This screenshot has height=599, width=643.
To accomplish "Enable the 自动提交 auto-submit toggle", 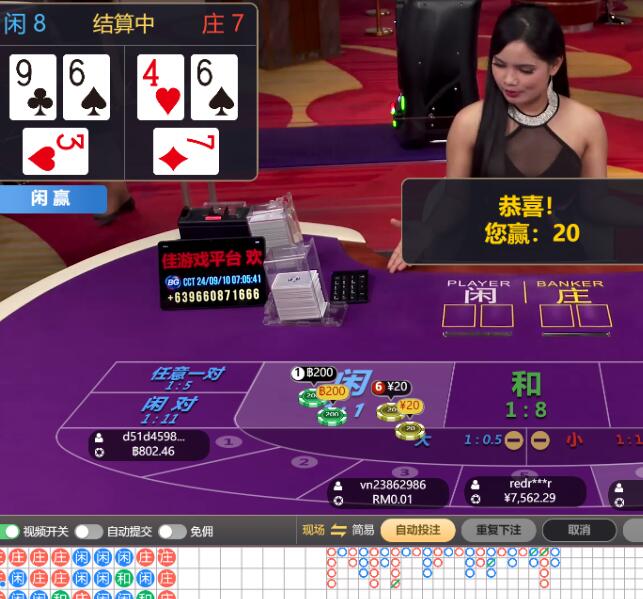I will point(88,531).
